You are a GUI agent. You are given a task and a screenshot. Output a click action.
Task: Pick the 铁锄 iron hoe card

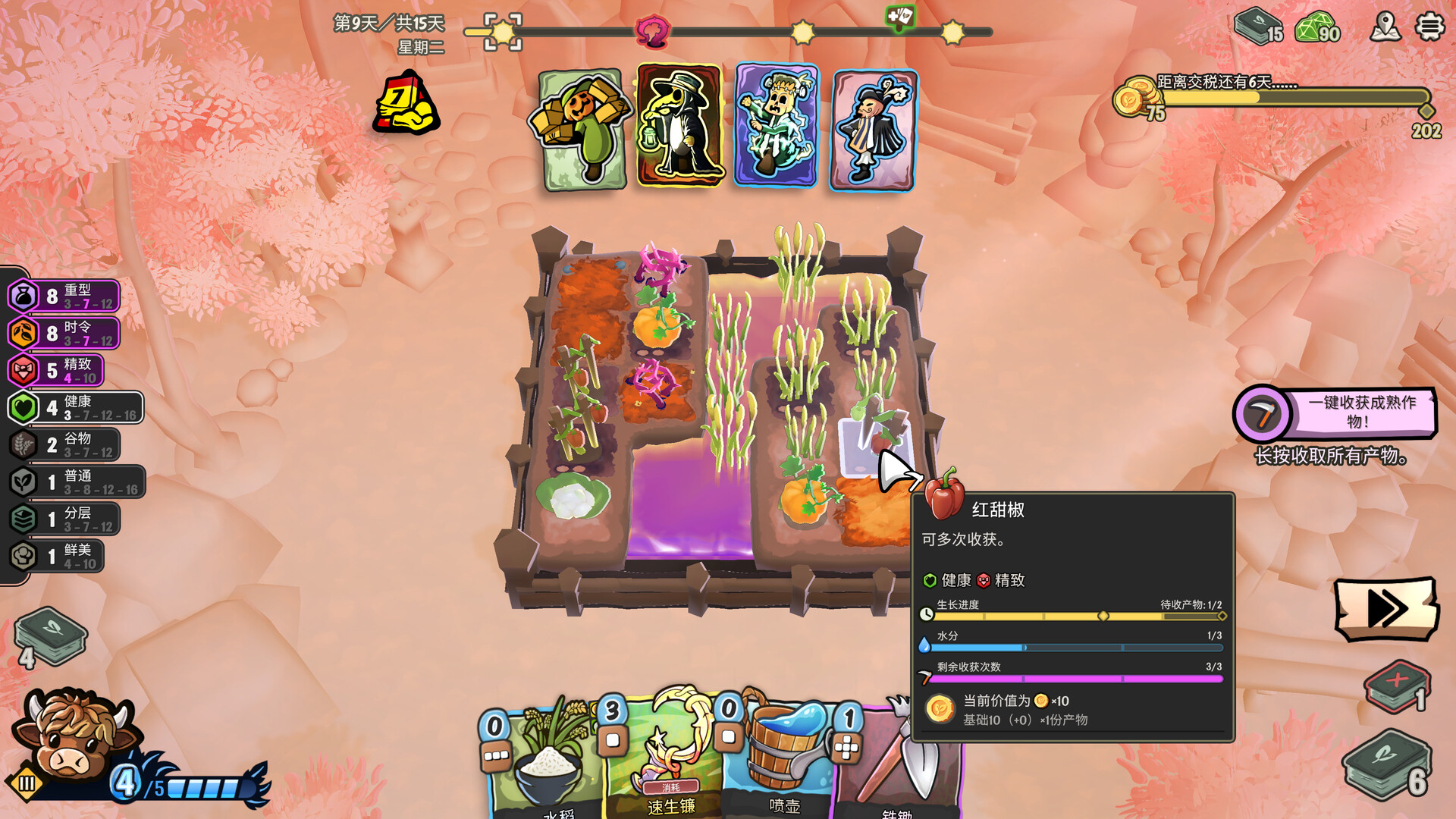[x=899, y=766]
